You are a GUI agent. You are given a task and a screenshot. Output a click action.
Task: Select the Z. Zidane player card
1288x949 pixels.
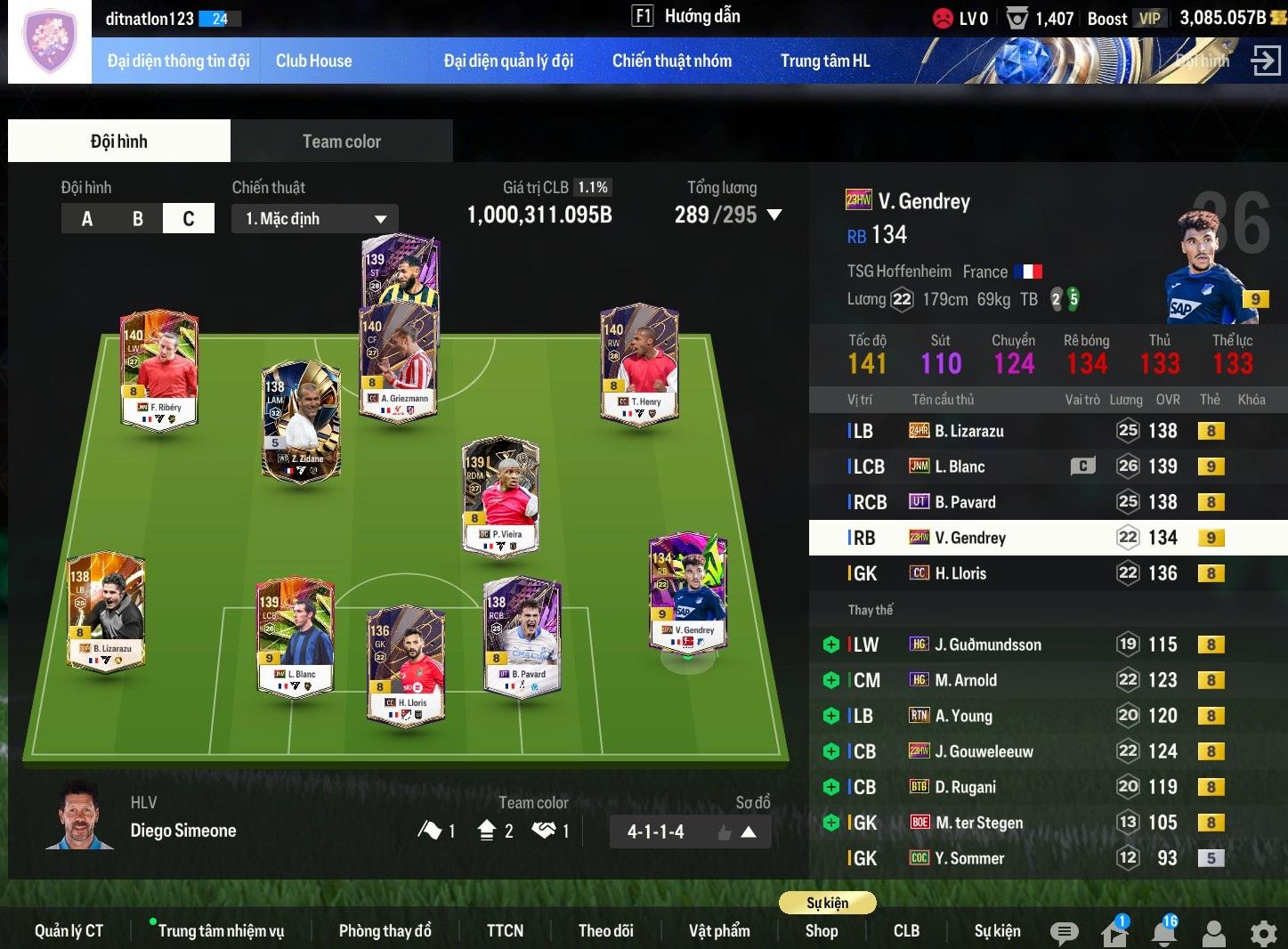pos(301,421)
